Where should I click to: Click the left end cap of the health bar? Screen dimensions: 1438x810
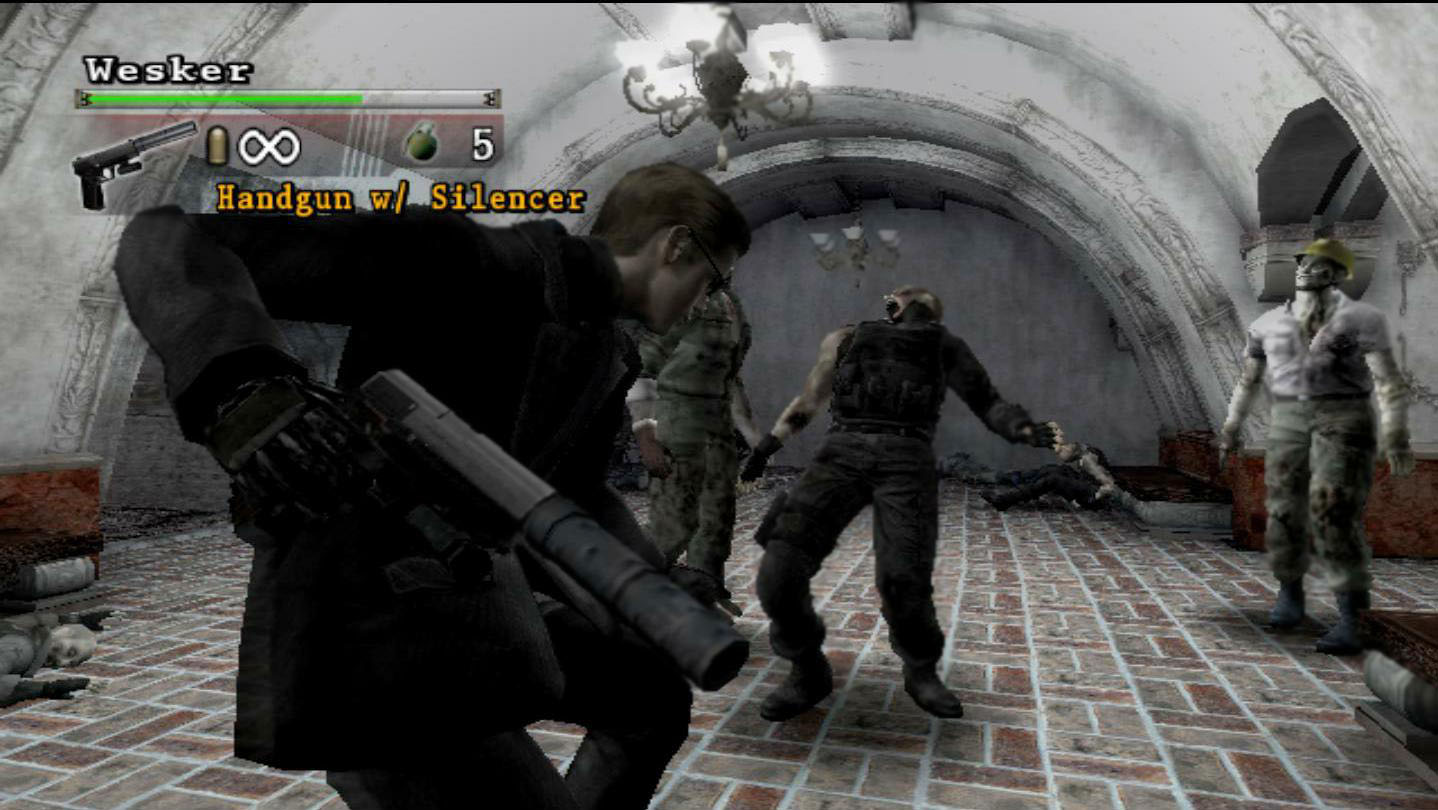[x=82, y=97]
